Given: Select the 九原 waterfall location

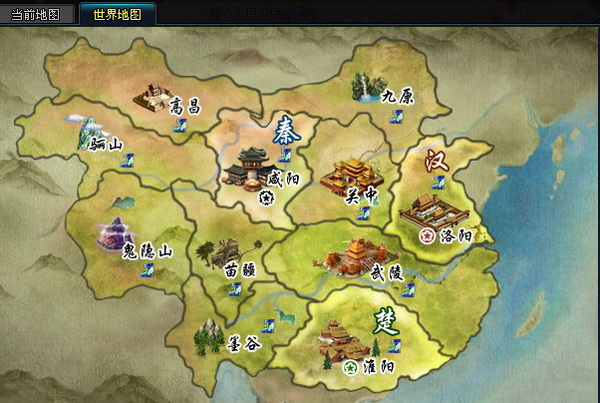Looking at the screenshot, I should [x=366, y=88].
